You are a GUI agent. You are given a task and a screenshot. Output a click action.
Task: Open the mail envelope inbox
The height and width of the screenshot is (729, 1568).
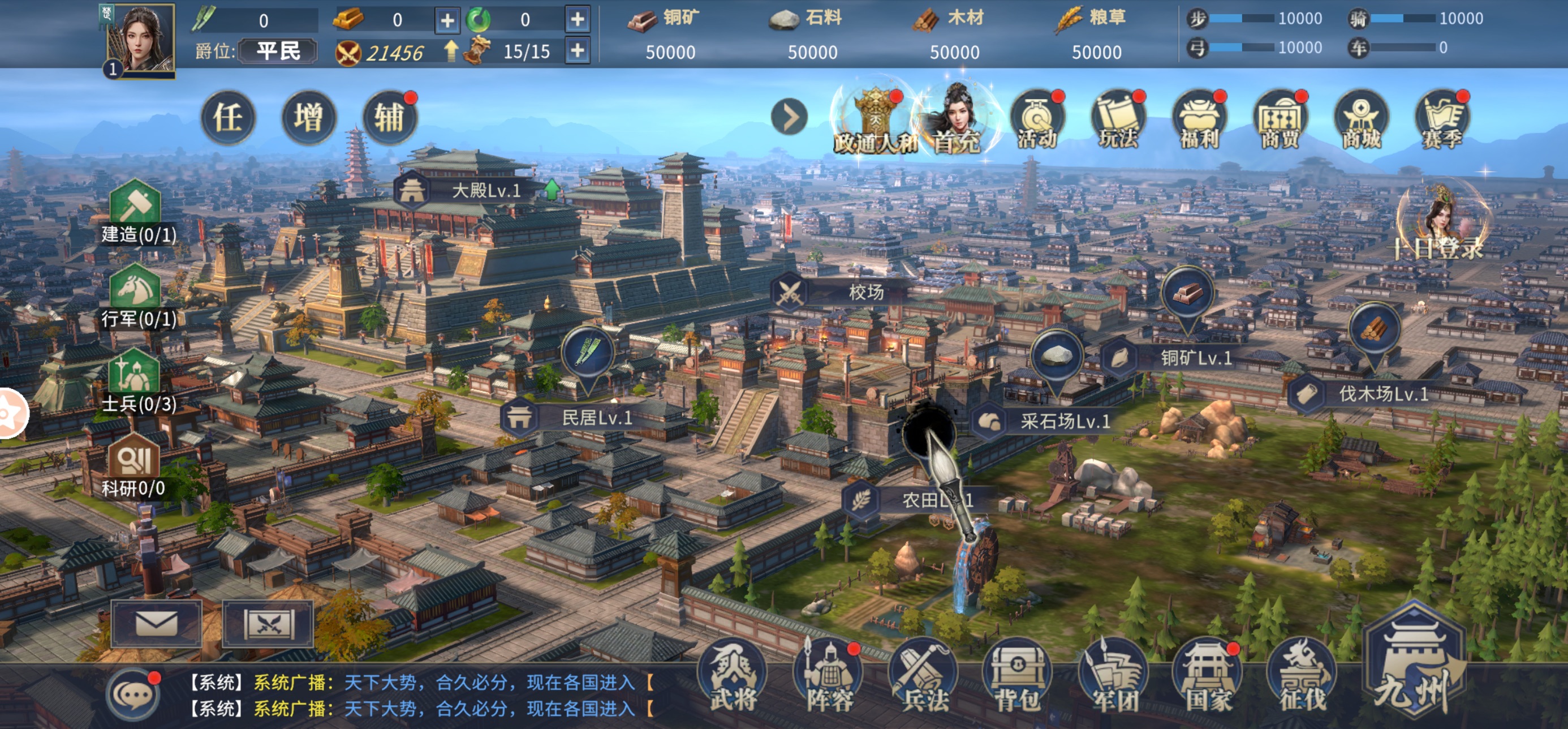click(x=157, y=624)
